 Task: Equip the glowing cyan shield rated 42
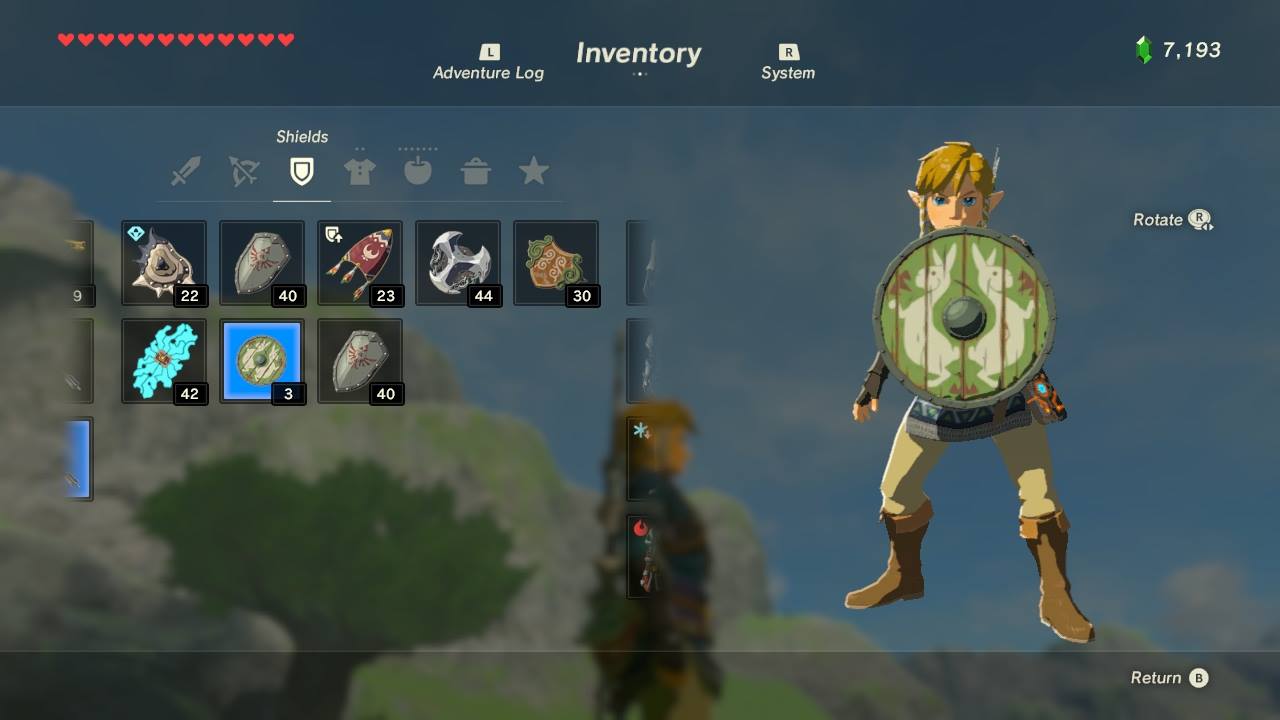pyautogui.click(x=164, y=361)
